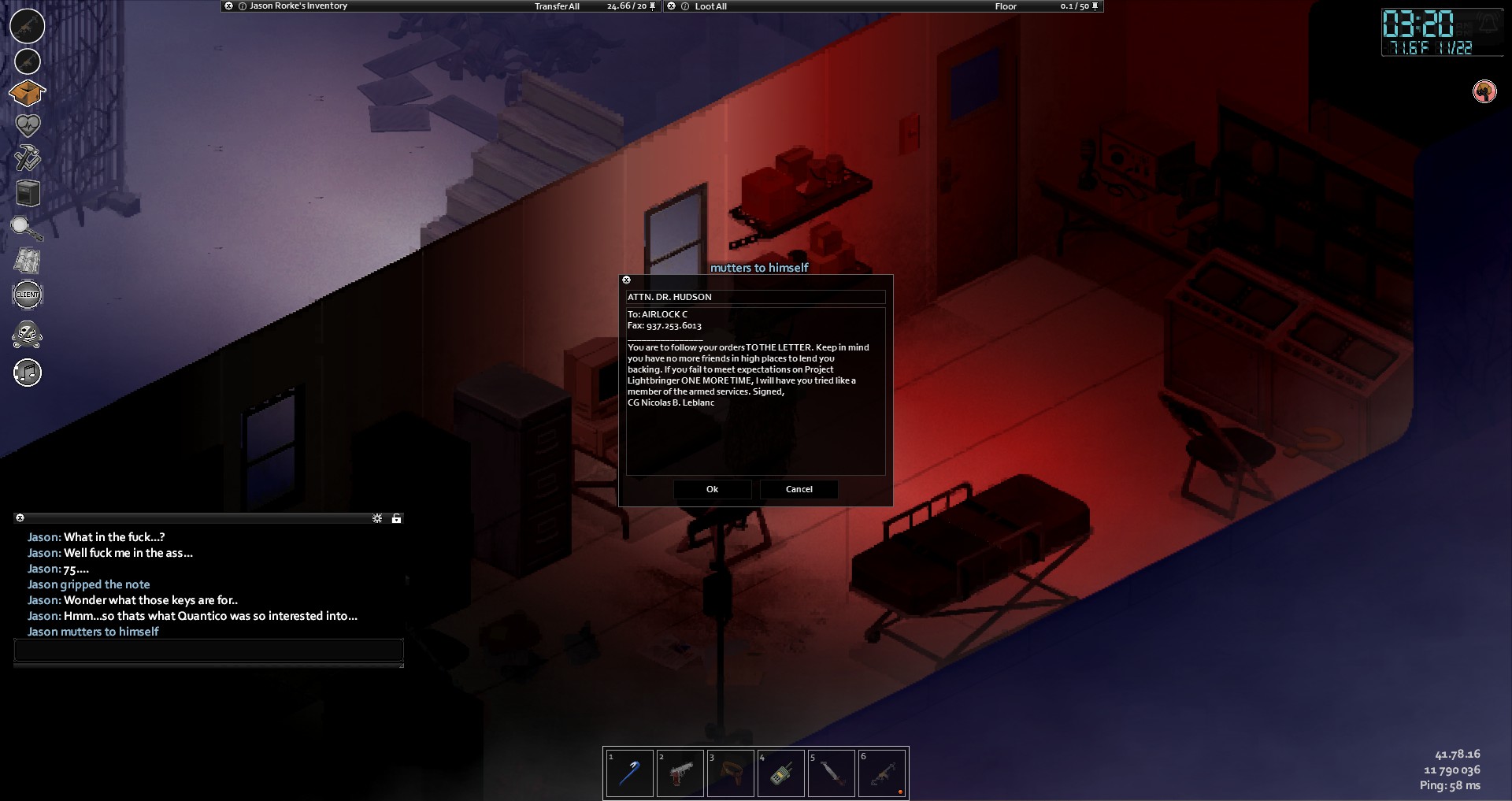Viewport: 1512px width, 801px height.
Task: Open chat settings gear
Action: click(377, 518)
